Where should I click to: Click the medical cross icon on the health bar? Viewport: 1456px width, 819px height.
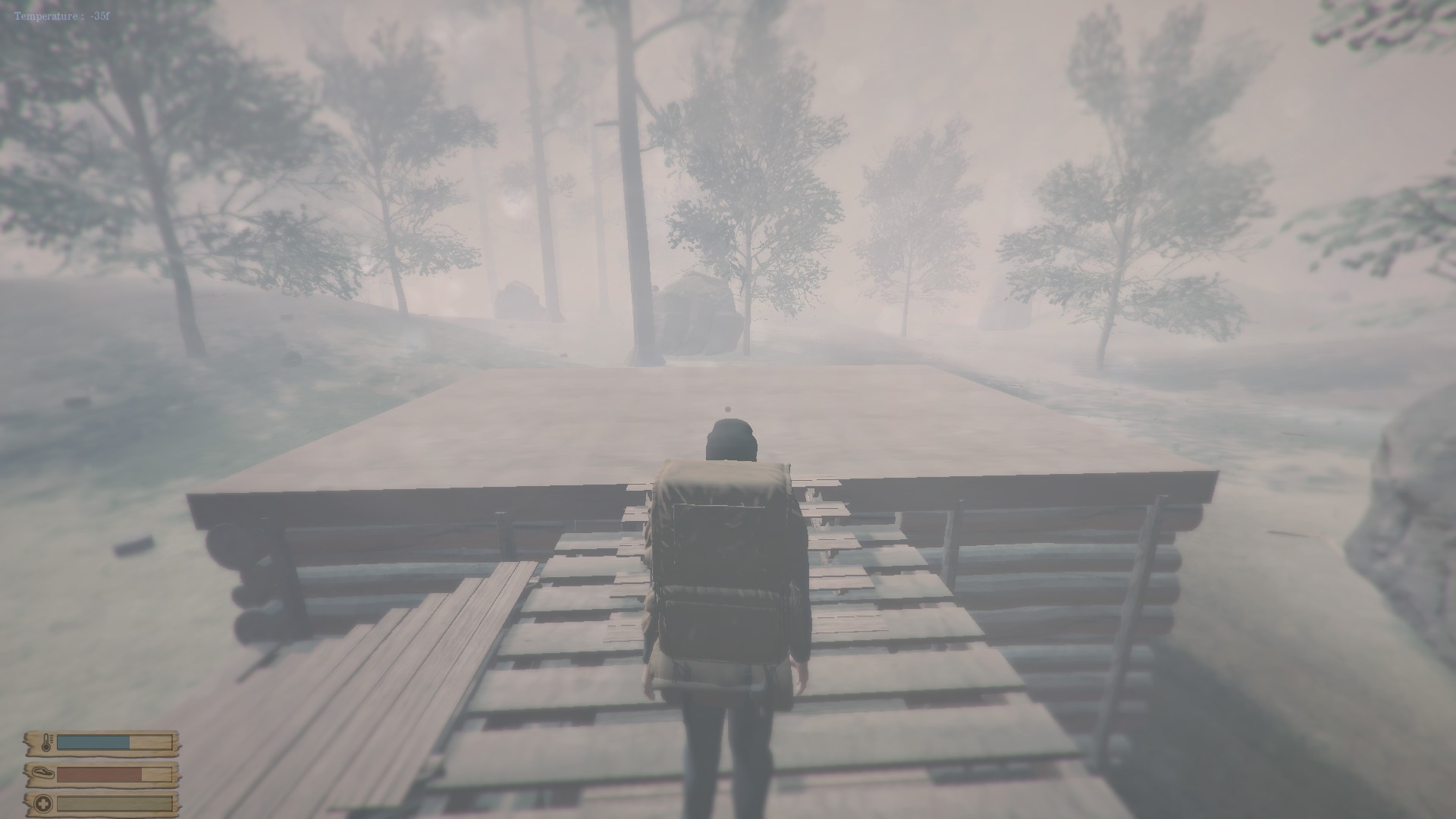42,805
